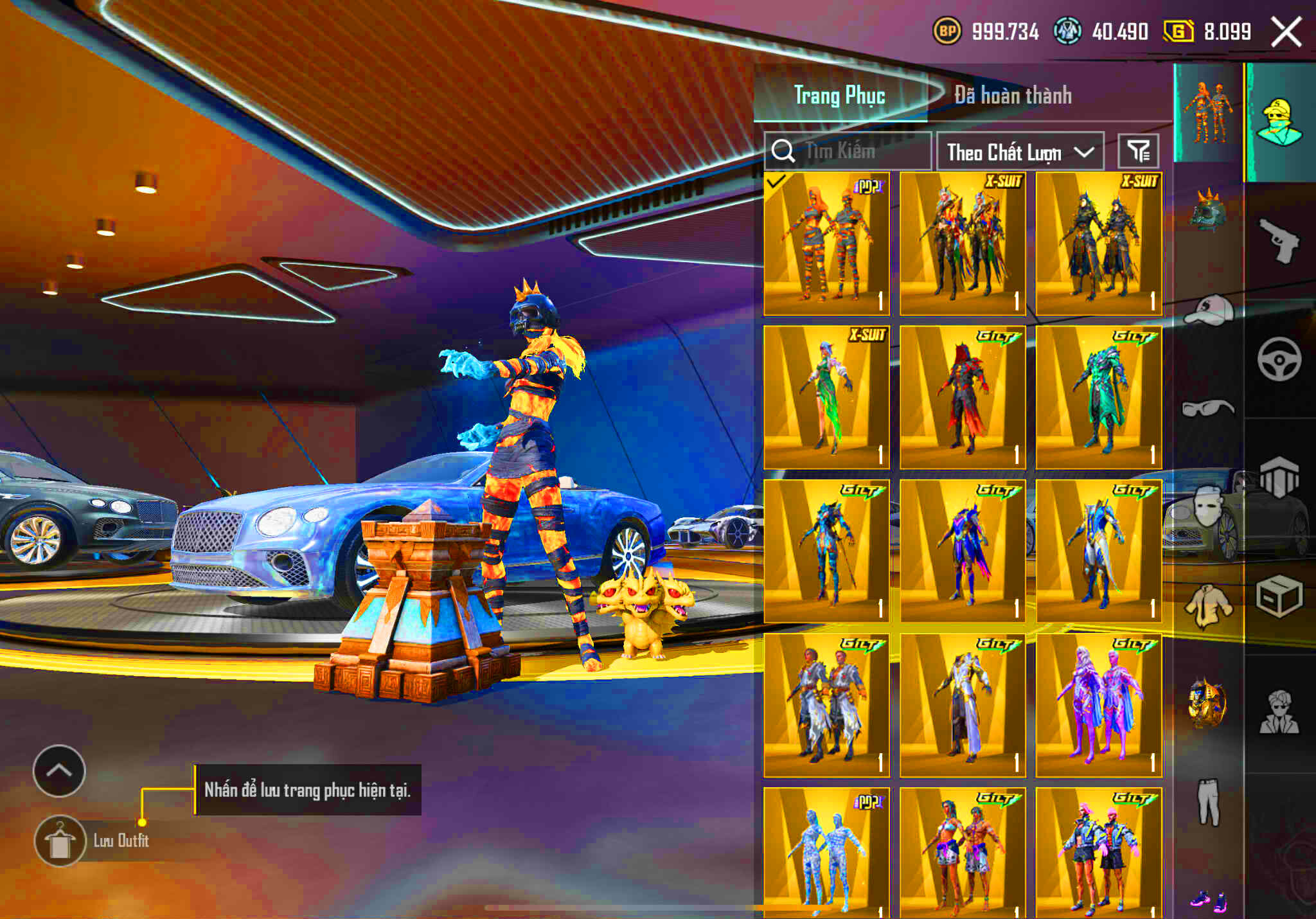Viewport: 1316px width, 919px height.
Task: Close the inventory screen
Action: tap(1286, 31)
